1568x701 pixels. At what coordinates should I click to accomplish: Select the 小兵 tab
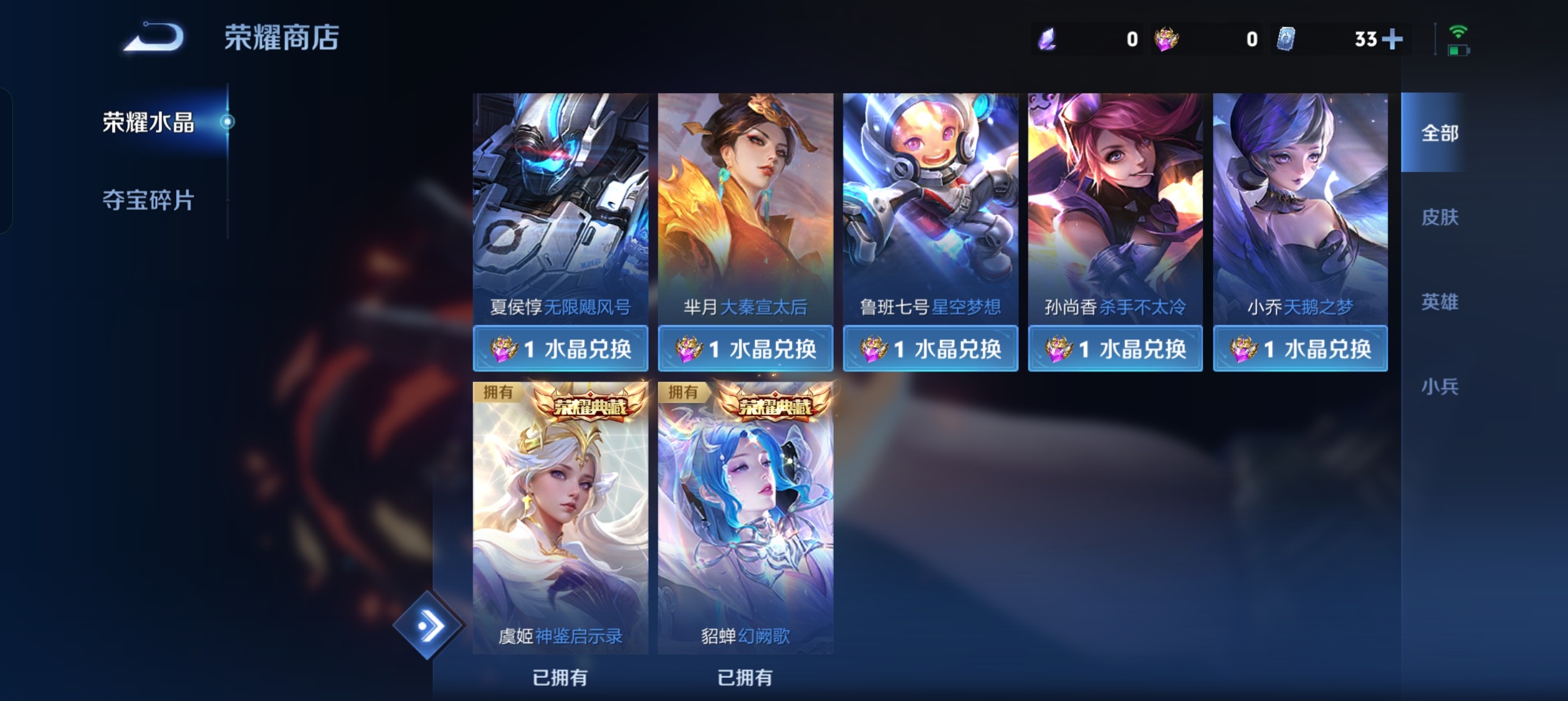point(1441,386)
